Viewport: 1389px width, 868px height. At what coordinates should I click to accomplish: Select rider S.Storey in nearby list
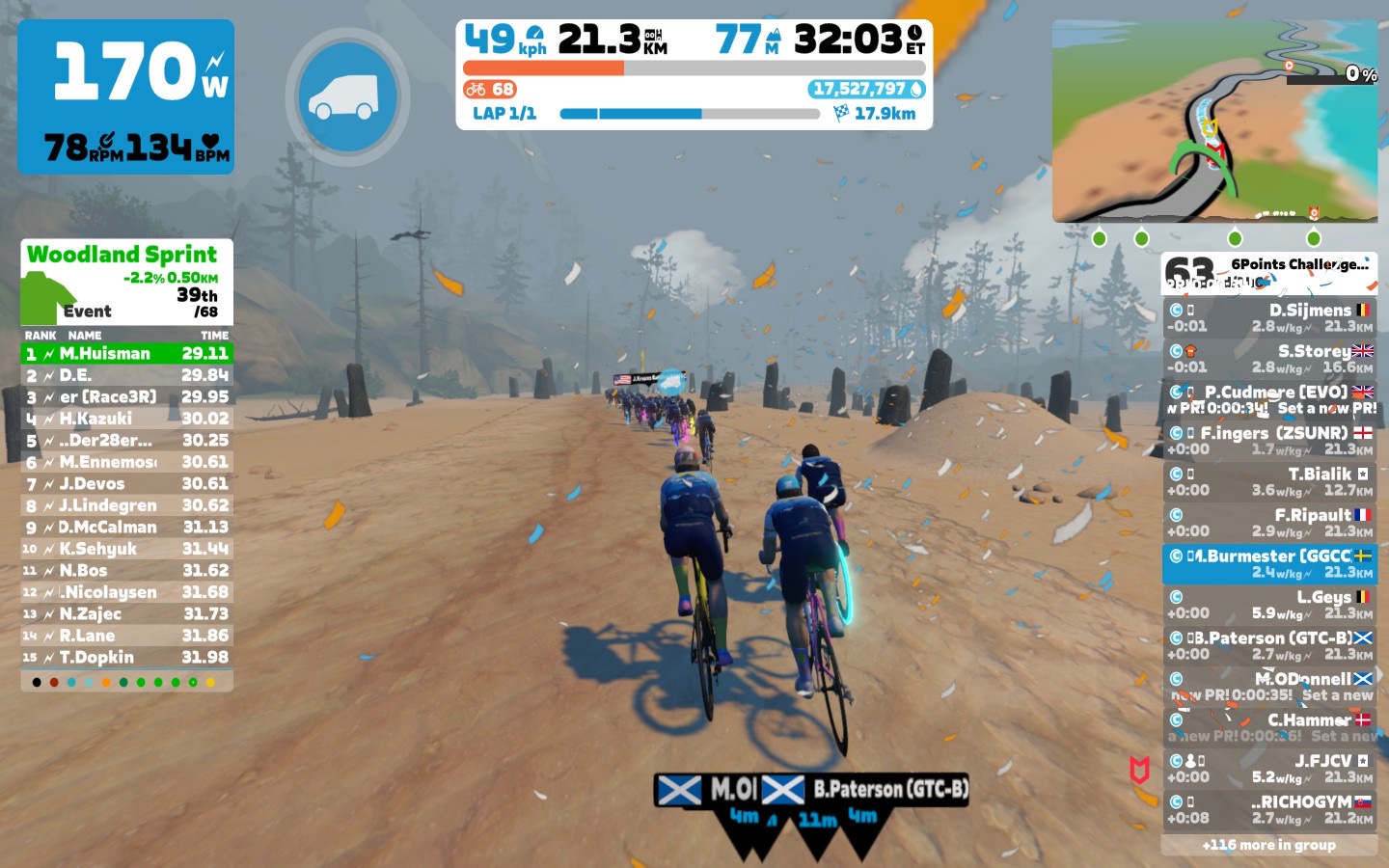(1268, 359)
